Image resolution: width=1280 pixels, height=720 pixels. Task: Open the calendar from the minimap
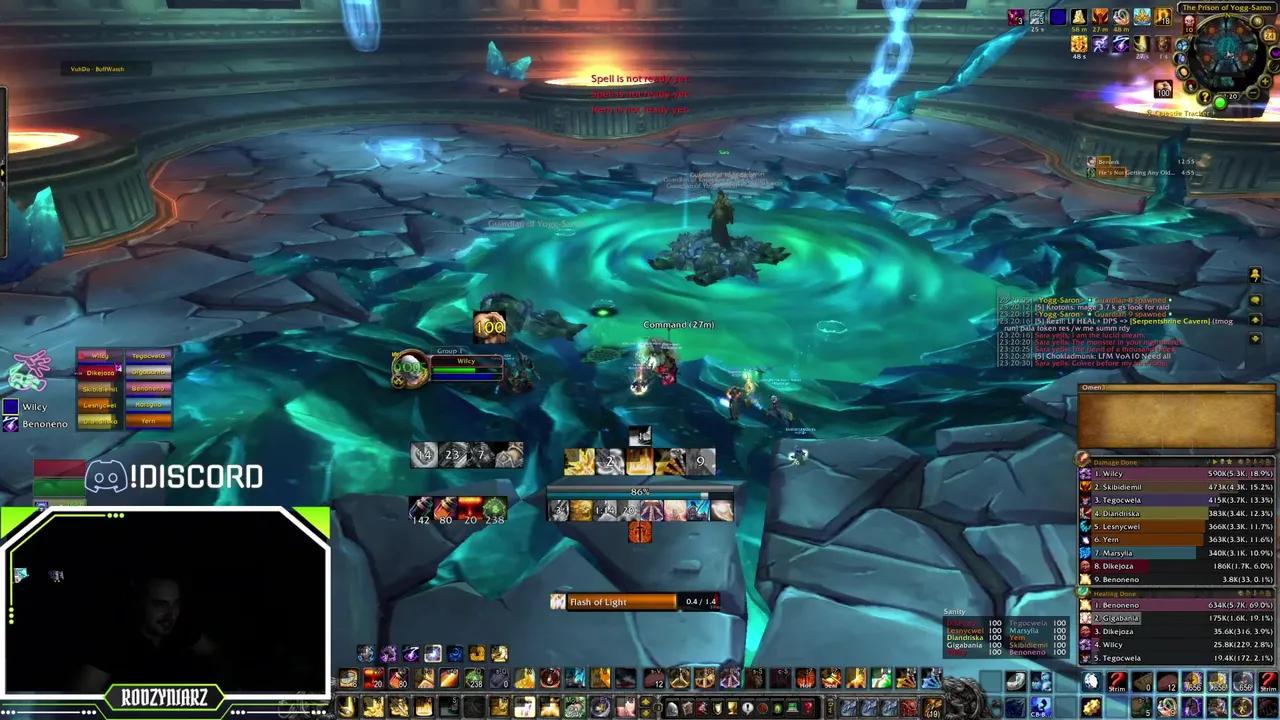1268,34
